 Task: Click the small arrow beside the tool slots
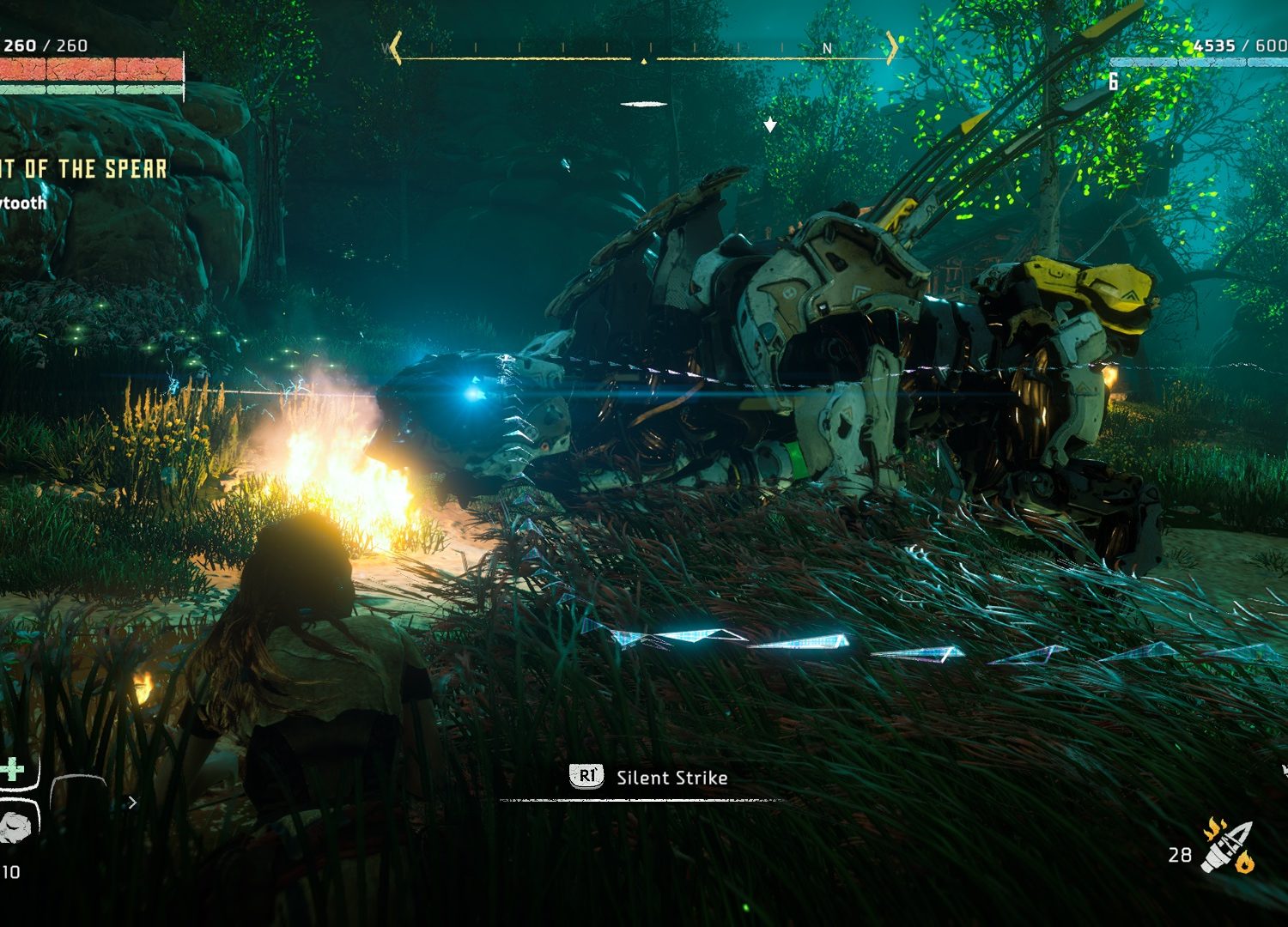132,803
